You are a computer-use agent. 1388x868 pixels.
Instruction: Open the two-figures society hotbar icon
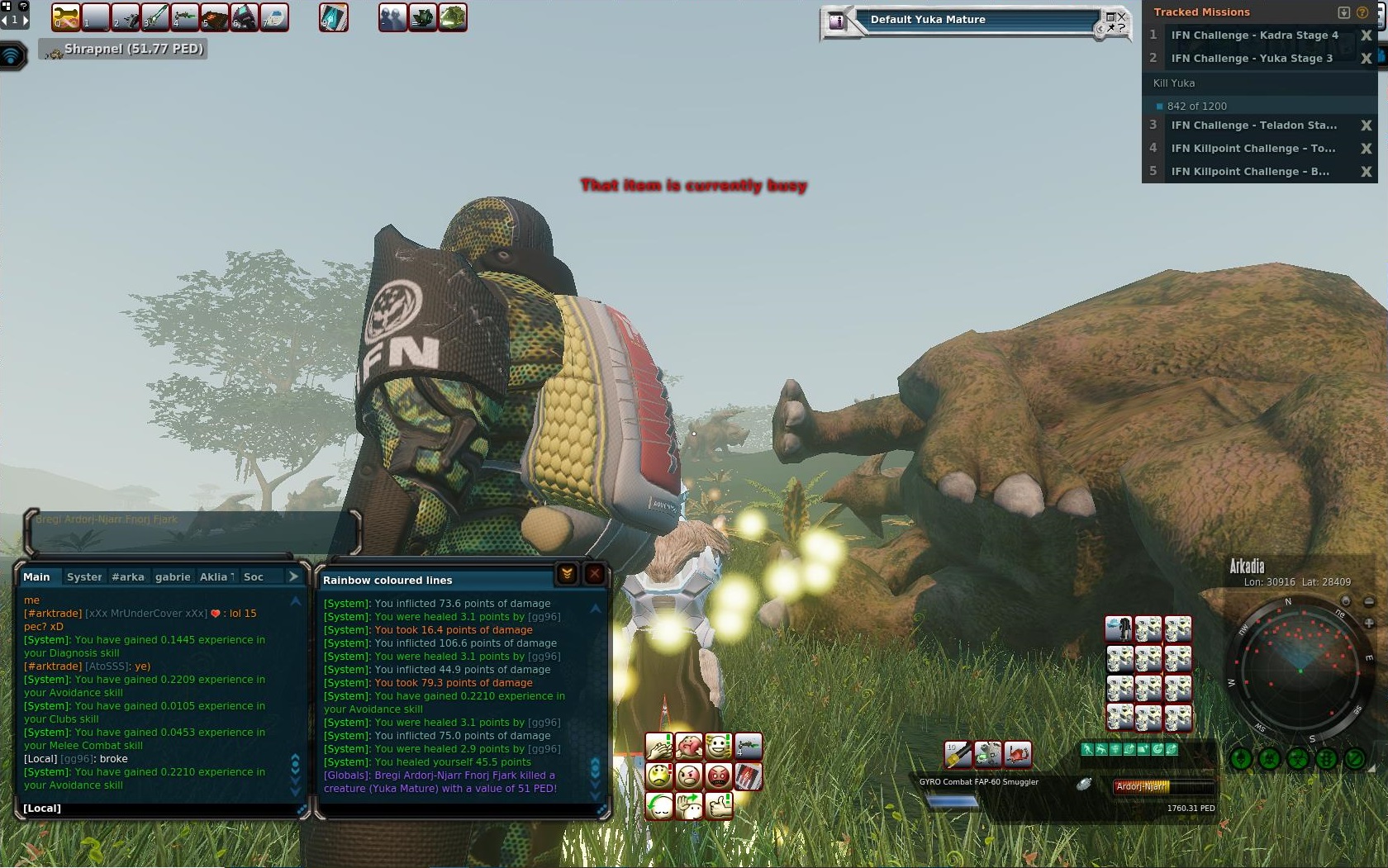pos(393,17)
